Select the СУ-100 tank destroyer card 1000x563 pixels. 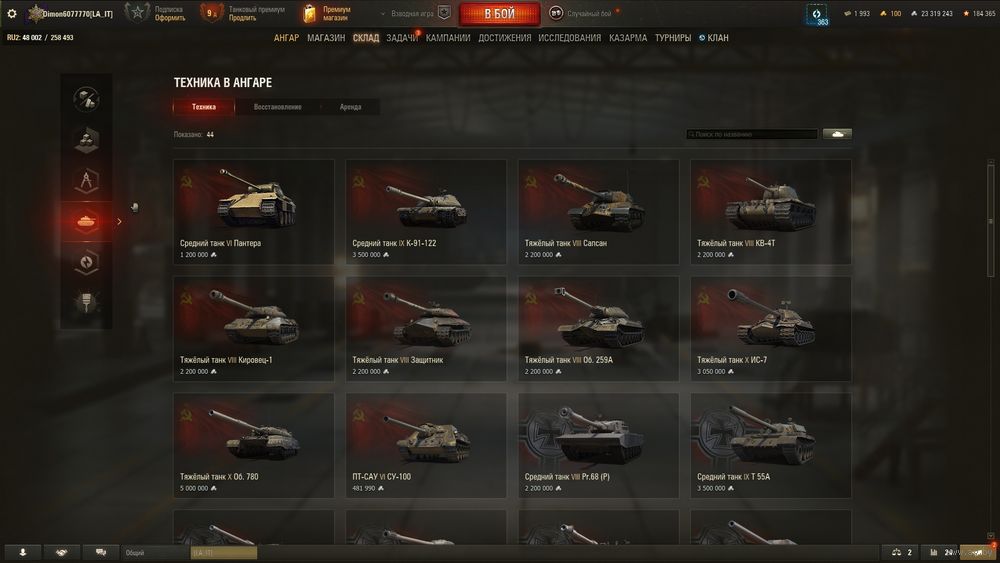click(x=426, y=445)
